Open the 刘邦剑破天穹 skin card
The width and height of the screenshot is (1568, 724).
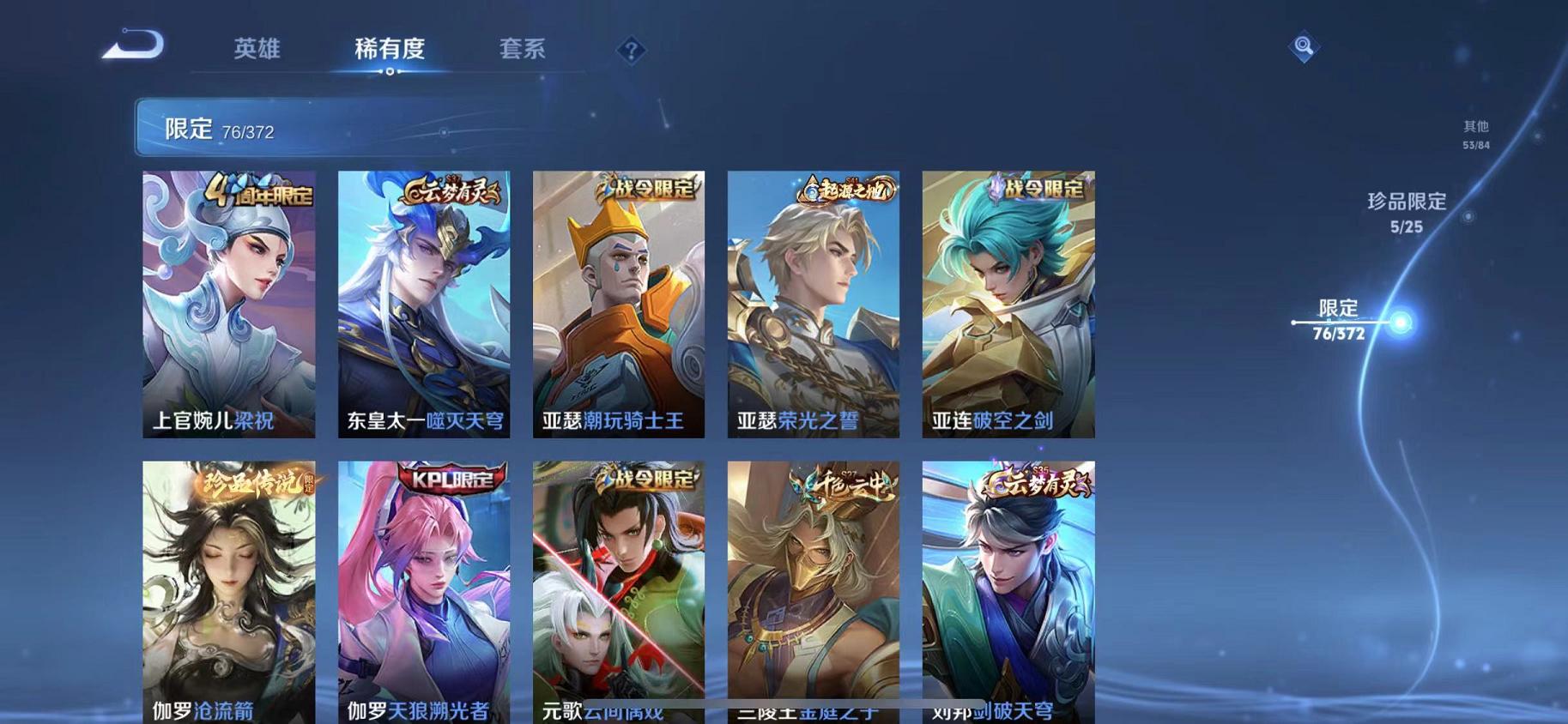(x=1009, y=592)
